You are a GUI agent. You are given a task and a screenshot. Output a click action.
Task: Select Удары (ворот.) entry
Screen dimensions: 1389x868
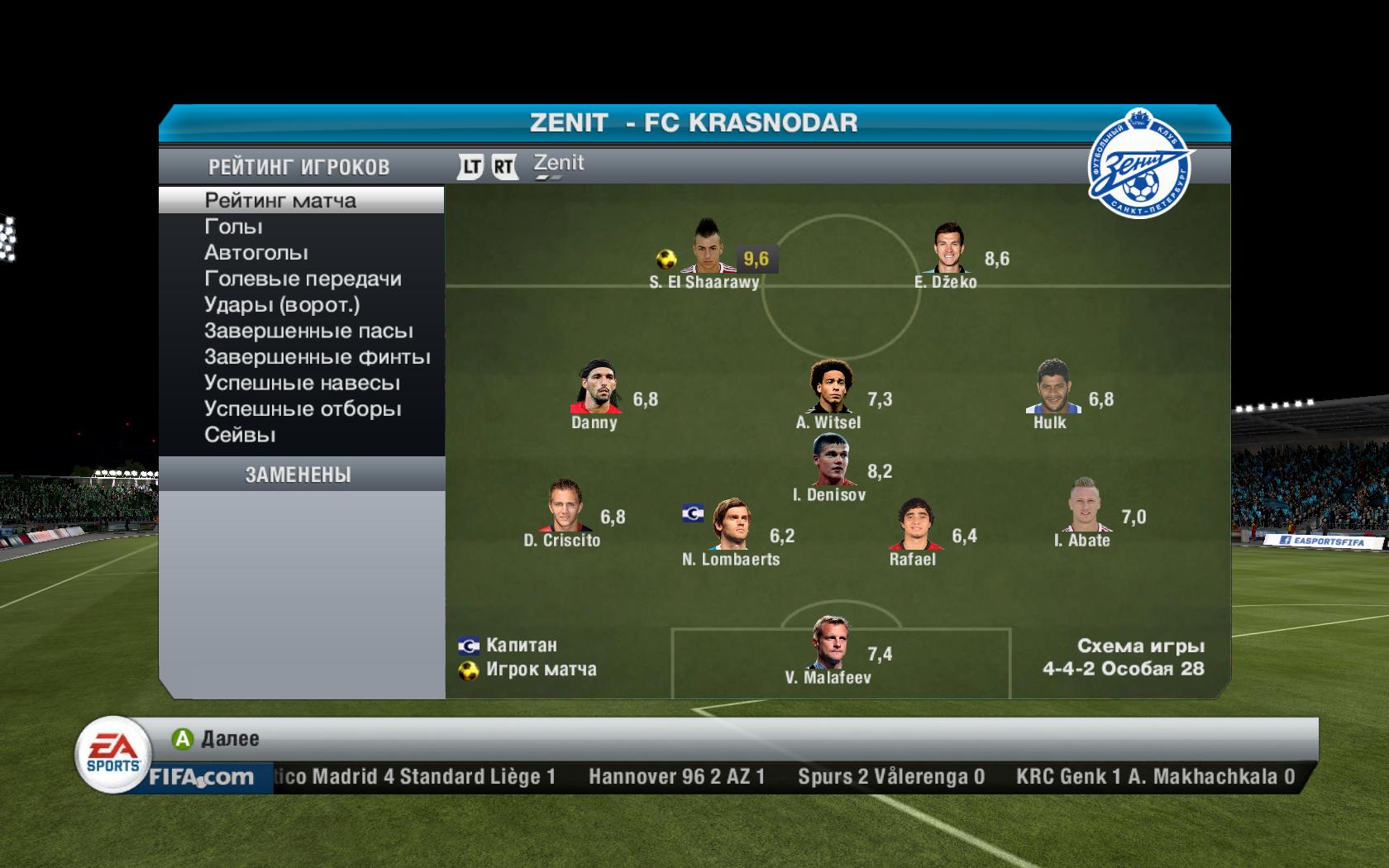(x=282, y=305)
